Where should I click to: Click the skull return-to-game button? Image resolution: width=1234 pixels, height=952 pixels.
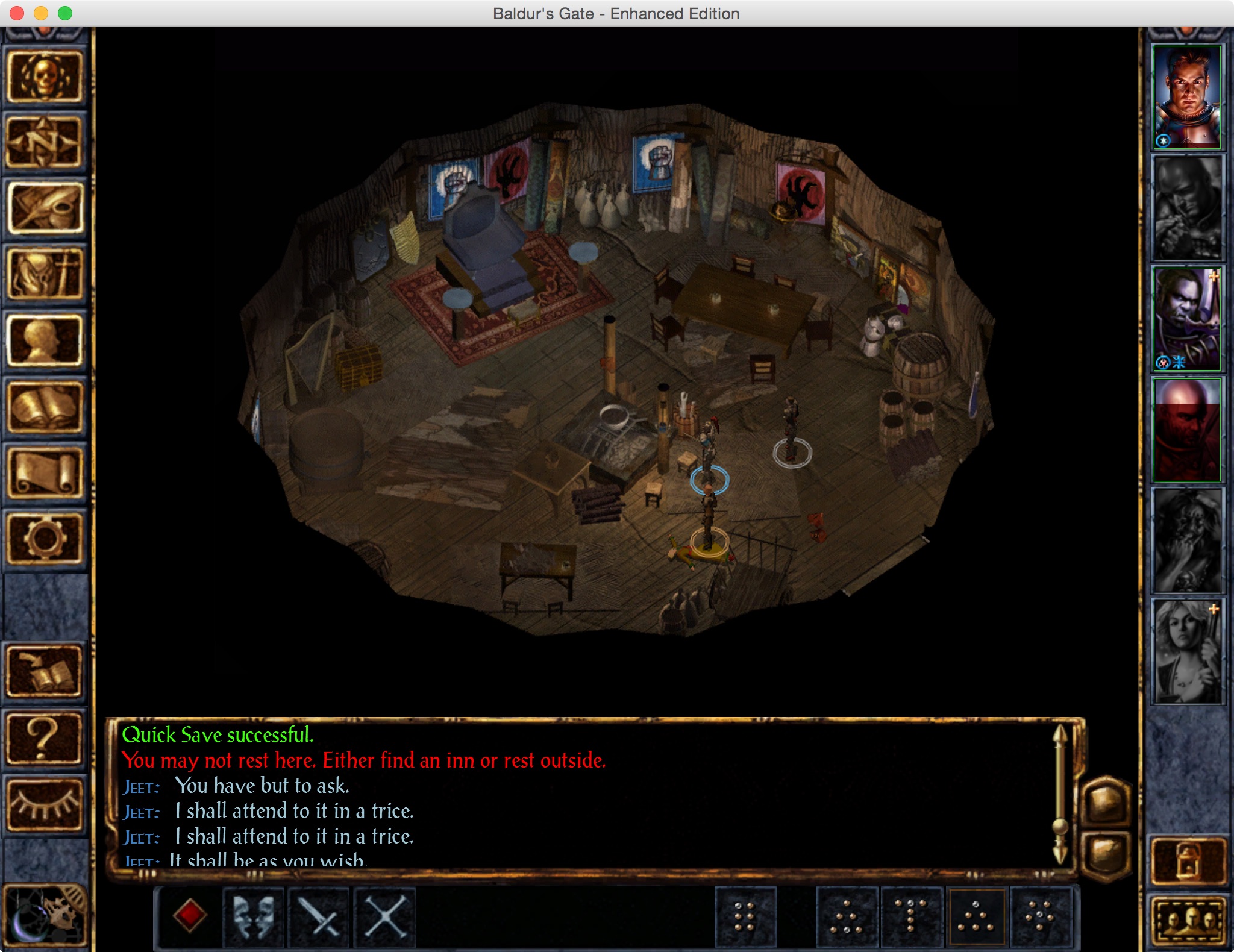(x=44, y=77)
